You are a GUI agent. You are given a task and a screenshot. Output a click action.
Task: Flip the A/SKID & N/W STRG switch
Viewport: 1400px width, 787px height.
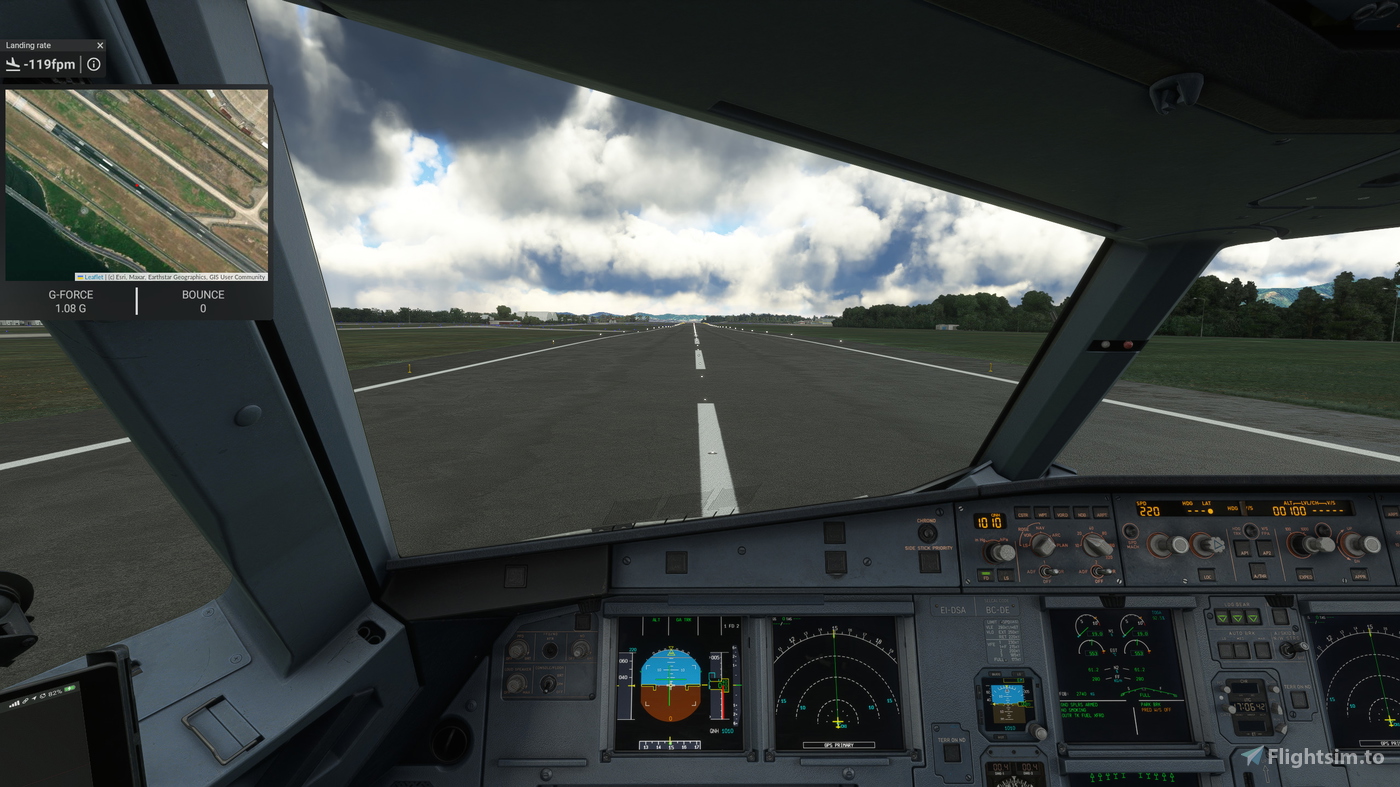(1289, 647)
